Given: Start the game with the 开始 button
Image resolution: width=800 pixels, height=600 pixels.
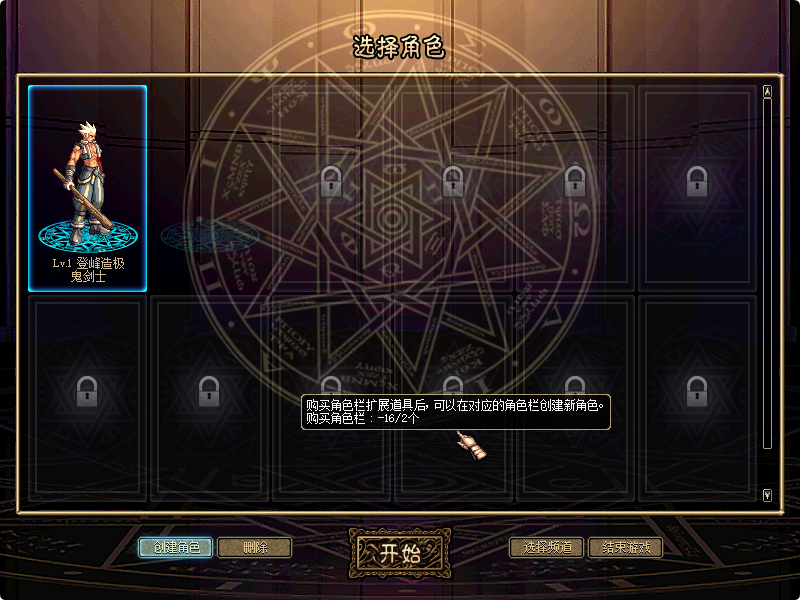Looking at the screenshot, I should [x=399, y=554].
